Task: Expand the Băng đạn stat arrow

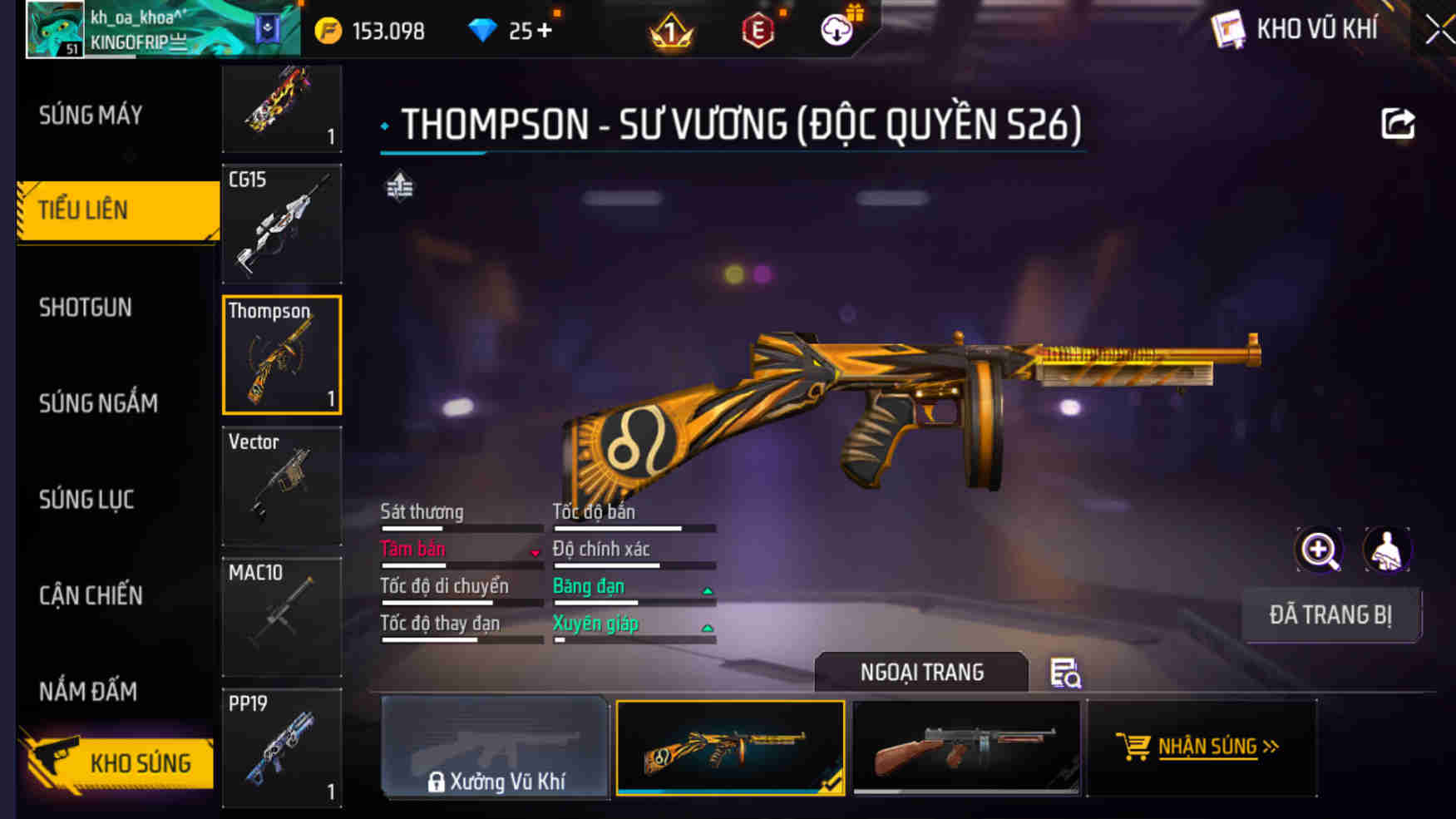Action: pos(707,591)
